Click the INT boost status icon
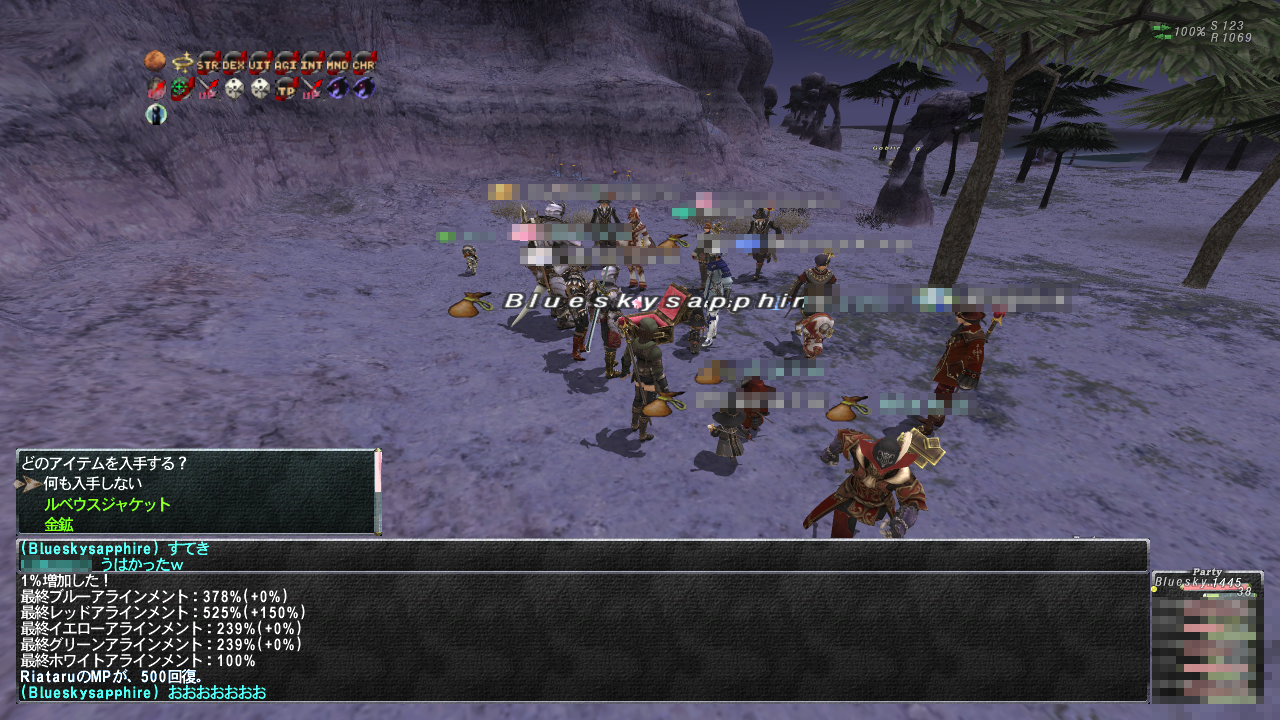 point(312,63)
